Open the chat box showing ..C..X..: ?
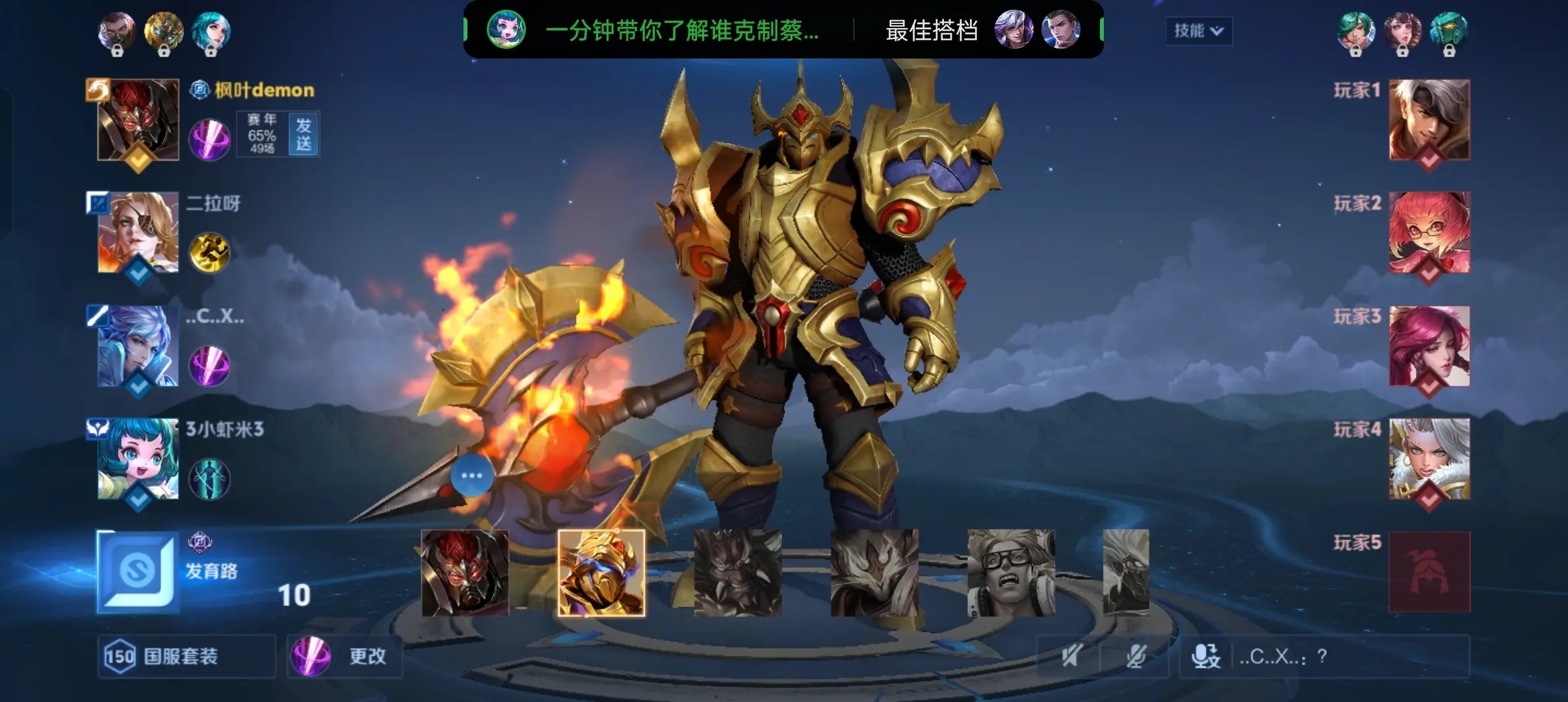The height and width of the screenshot is (702, 1568). (1346, 656)
